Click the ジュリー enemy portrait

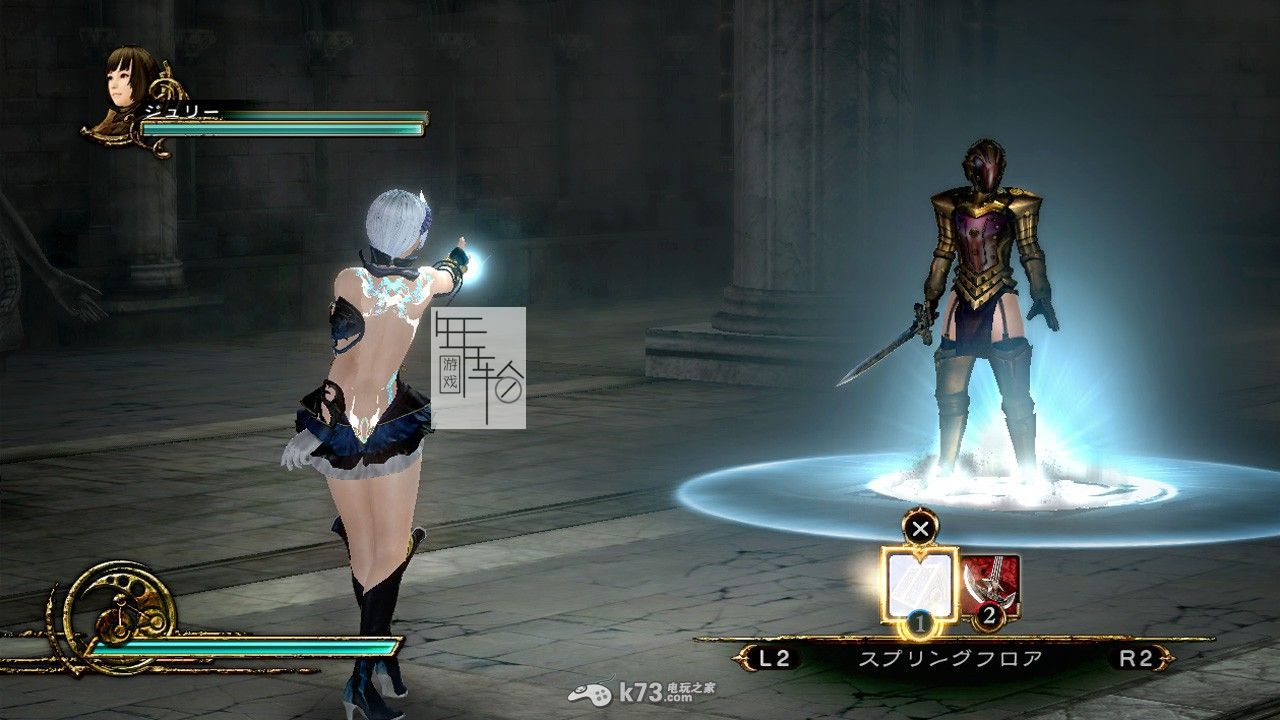click(133, 82)
